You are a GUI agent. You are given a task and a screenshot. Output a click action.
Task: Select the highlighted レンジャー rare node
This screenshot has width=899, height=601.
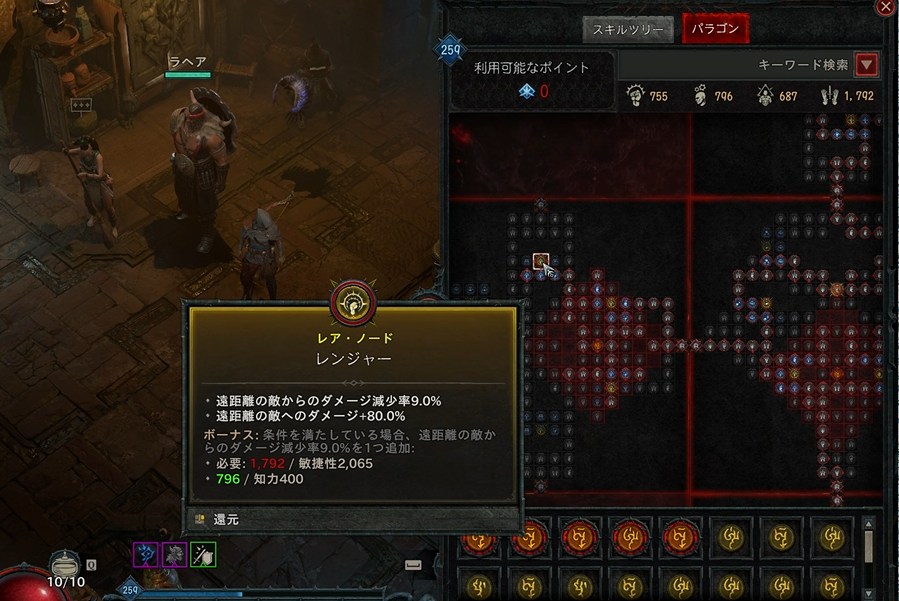click(x=541, y=262)
